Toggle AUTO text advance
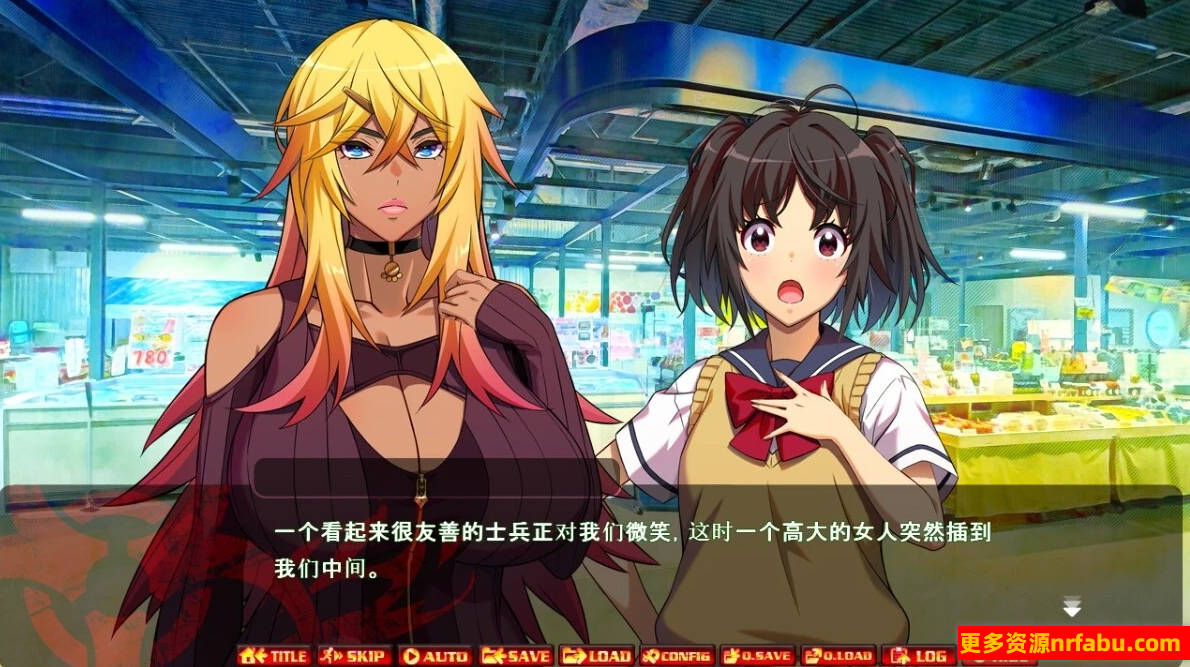 tap(434, 656)
